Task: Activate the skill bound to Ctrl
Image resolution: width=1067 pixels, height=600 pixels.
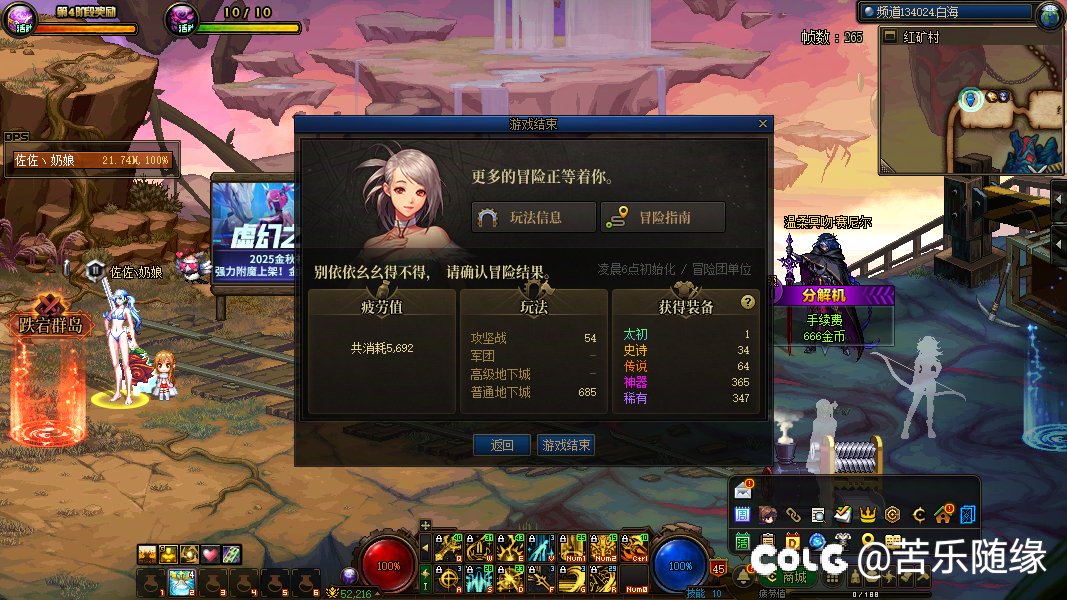Action: tap(635, 547)
